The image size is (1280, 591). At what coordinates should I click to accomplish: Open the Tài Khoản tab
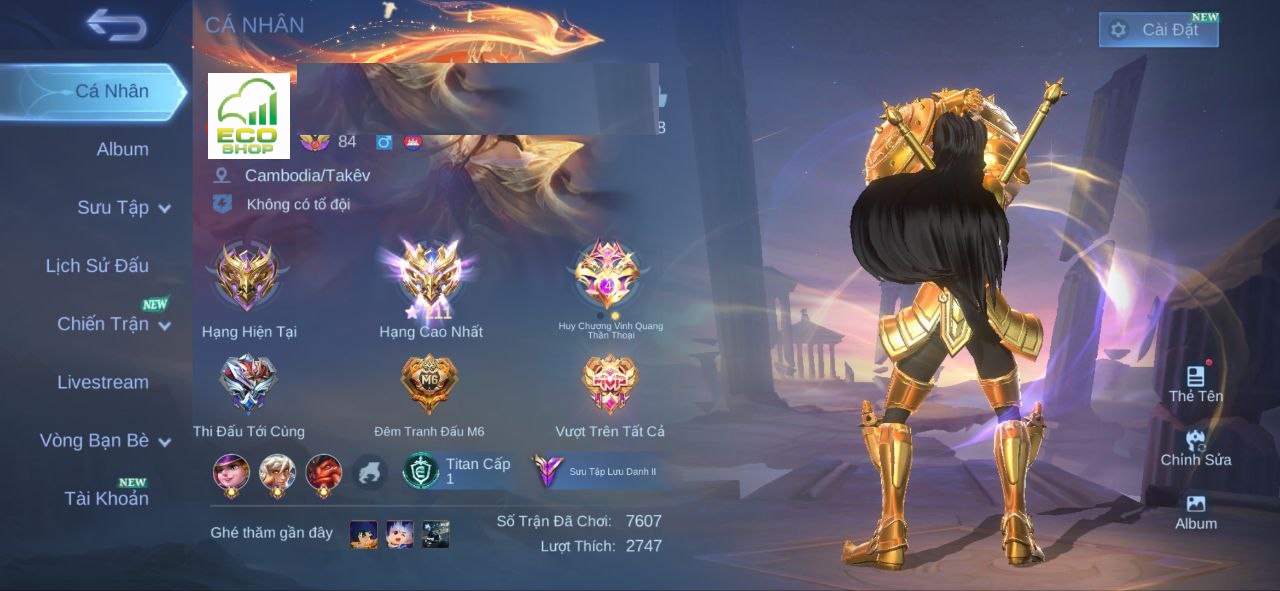106,498
